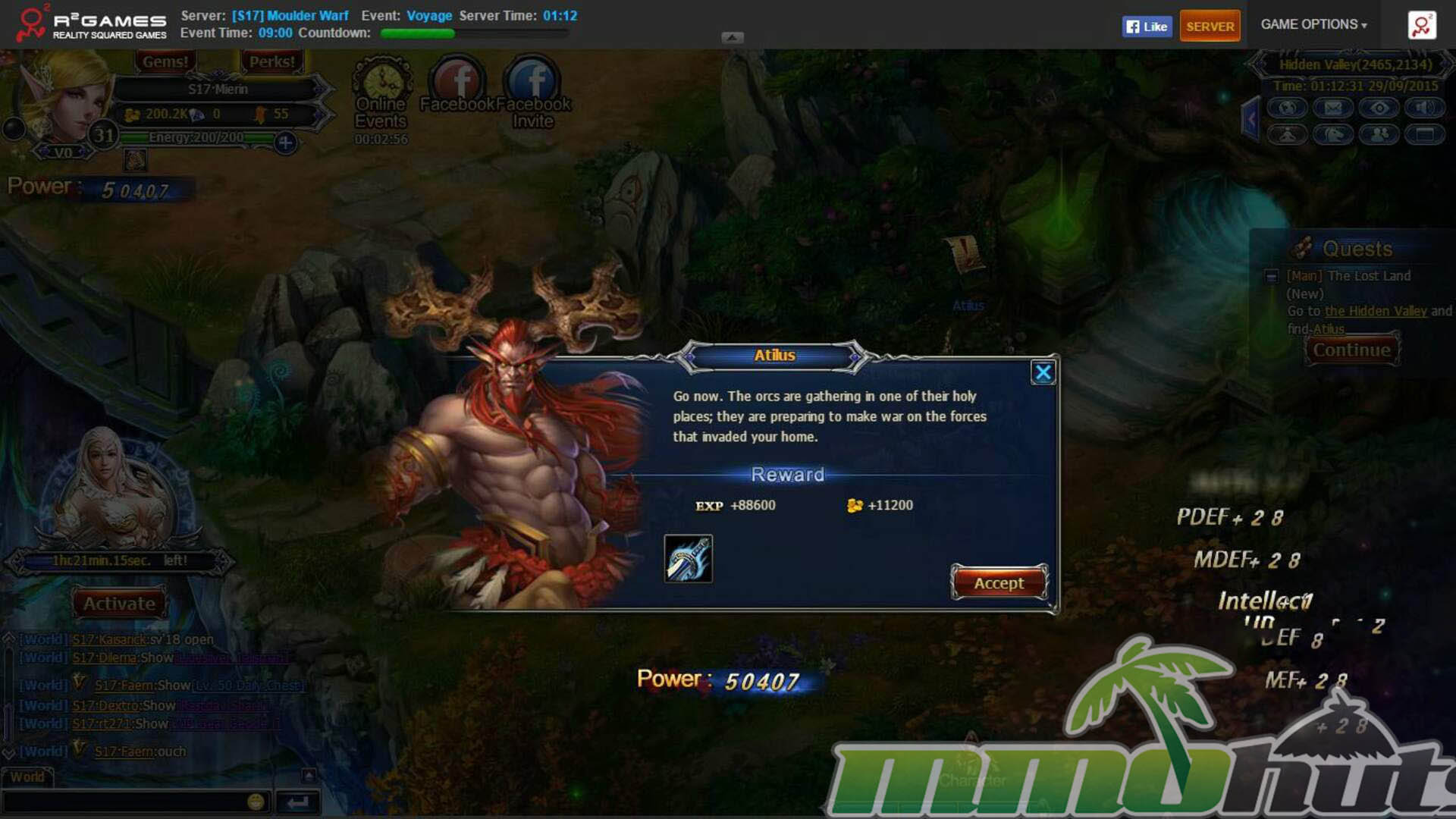Screen dimensions: 1456x819
Task: Open the Perks! promotion button
Action: coord(271,62)
